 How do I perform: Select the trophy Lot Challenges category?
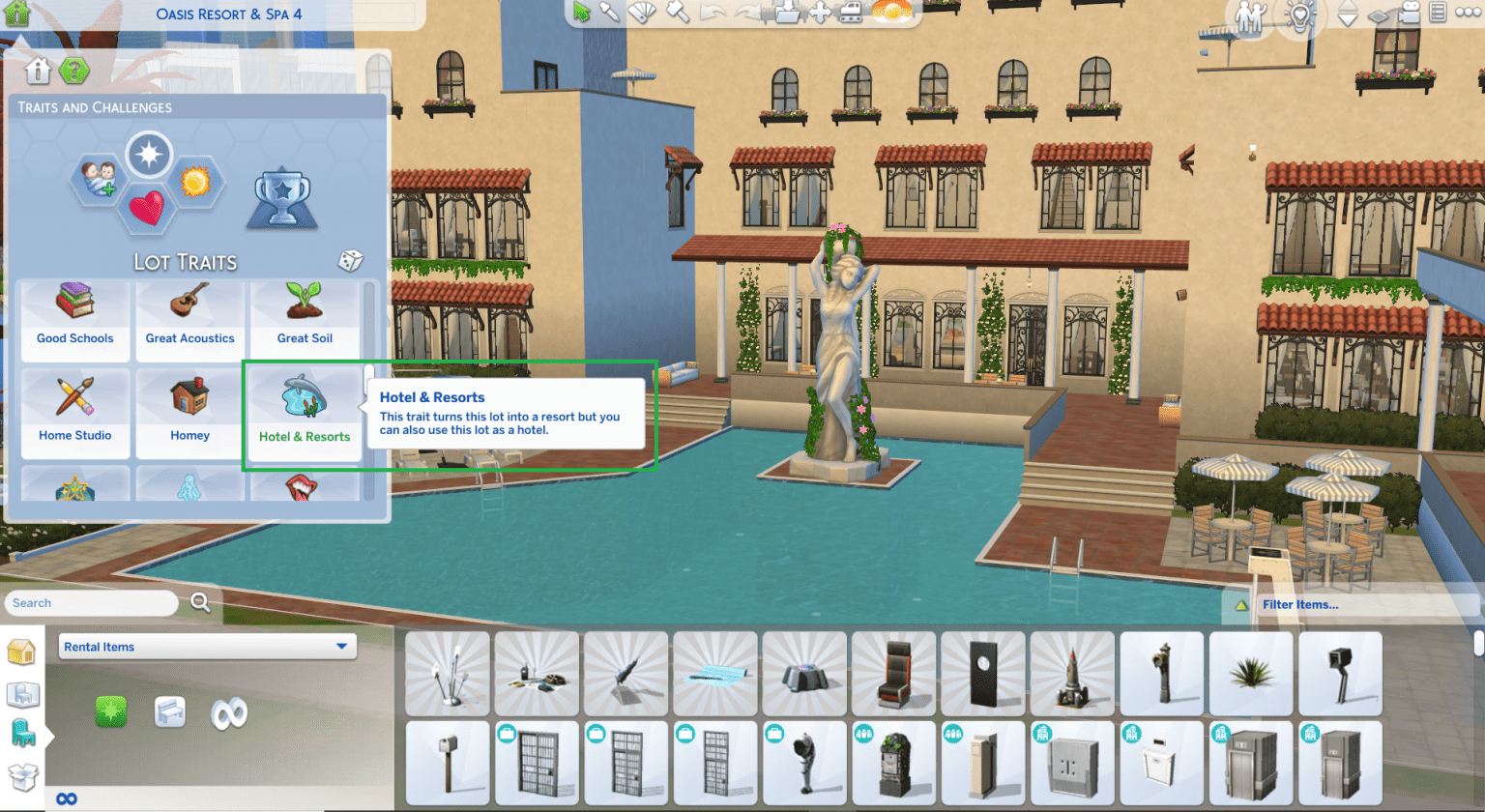click(281, 198)
